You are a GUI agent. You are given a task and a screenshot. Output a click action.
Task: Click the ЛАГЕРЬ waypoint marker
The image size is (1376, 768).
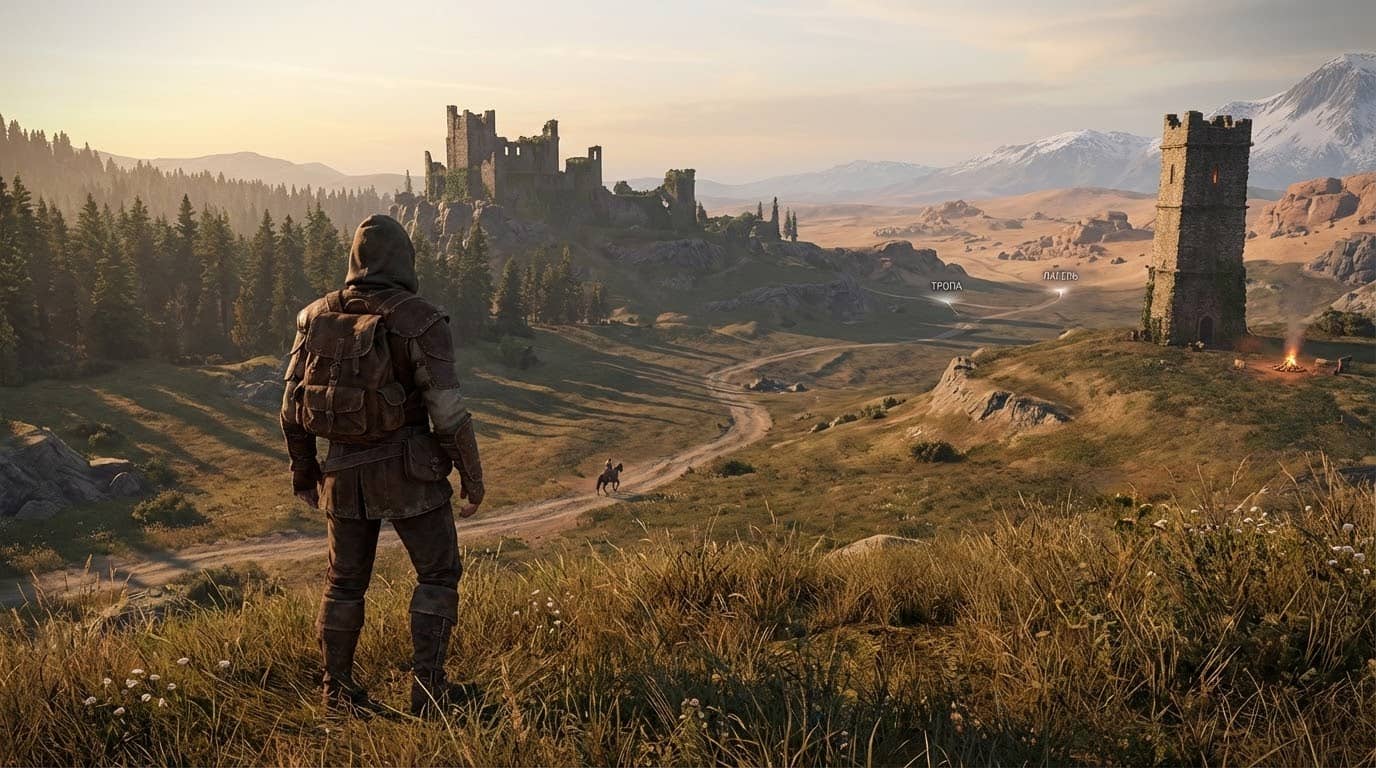[x=1060, y=290]
